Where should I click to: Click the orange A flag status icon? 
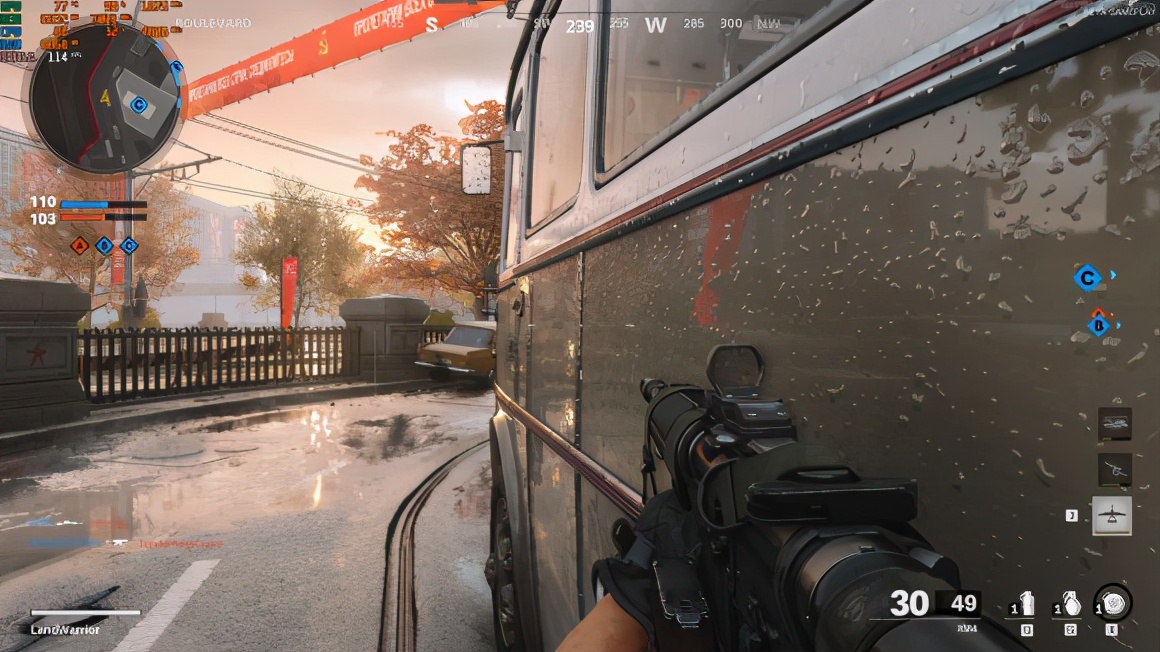pyautogui.click(x=80, y=245)
